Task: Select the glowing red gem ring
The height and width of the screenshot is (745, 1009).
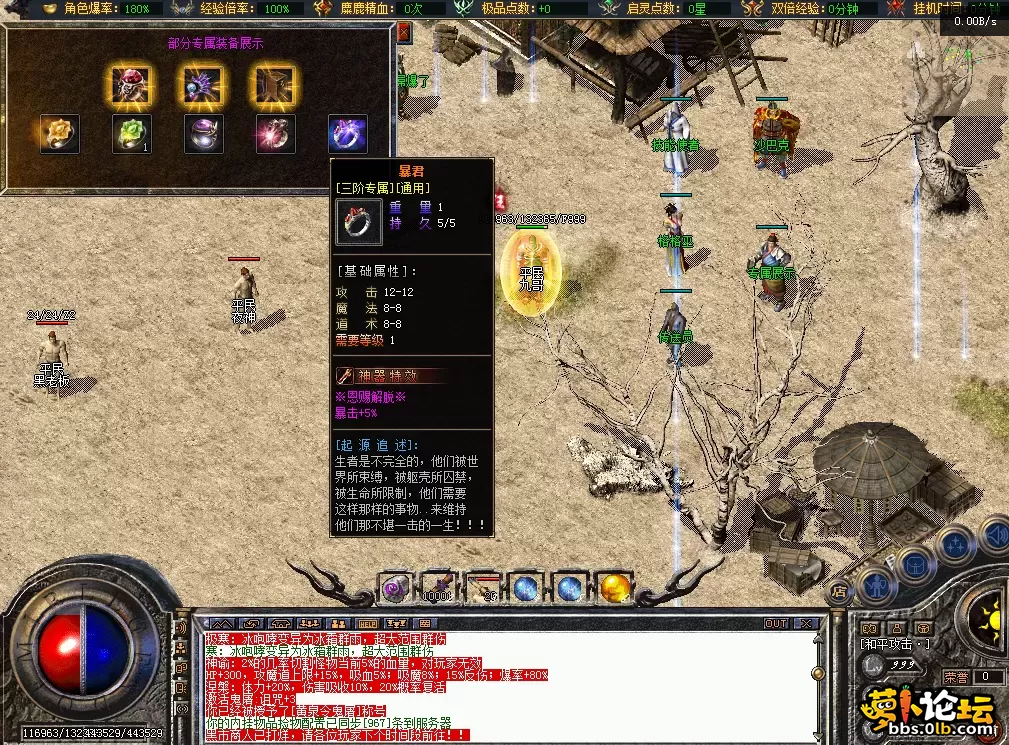Action: coord(129,86)
